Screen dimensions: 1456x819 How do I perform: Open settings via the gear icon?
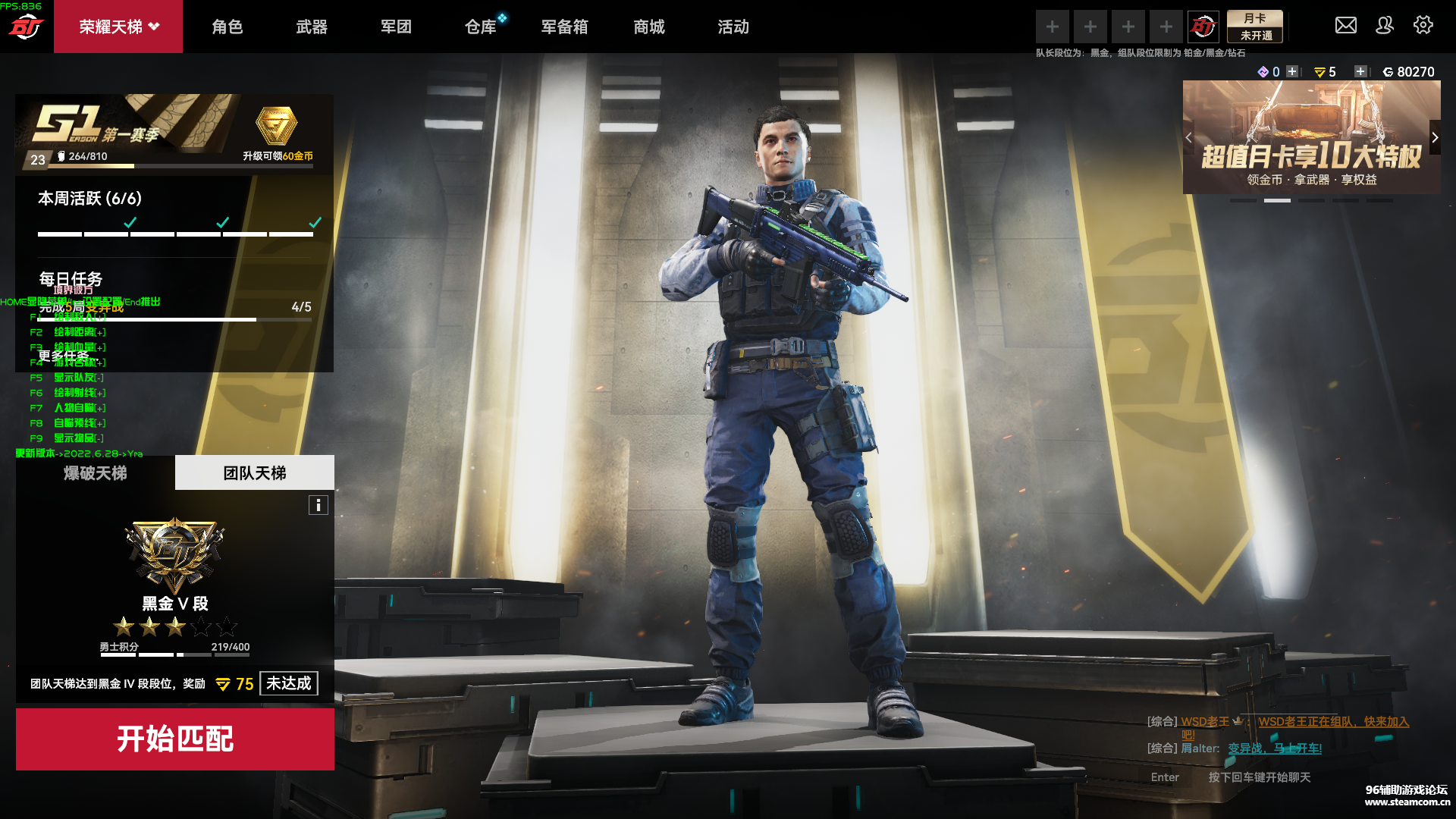click(x=1423, y=25)
